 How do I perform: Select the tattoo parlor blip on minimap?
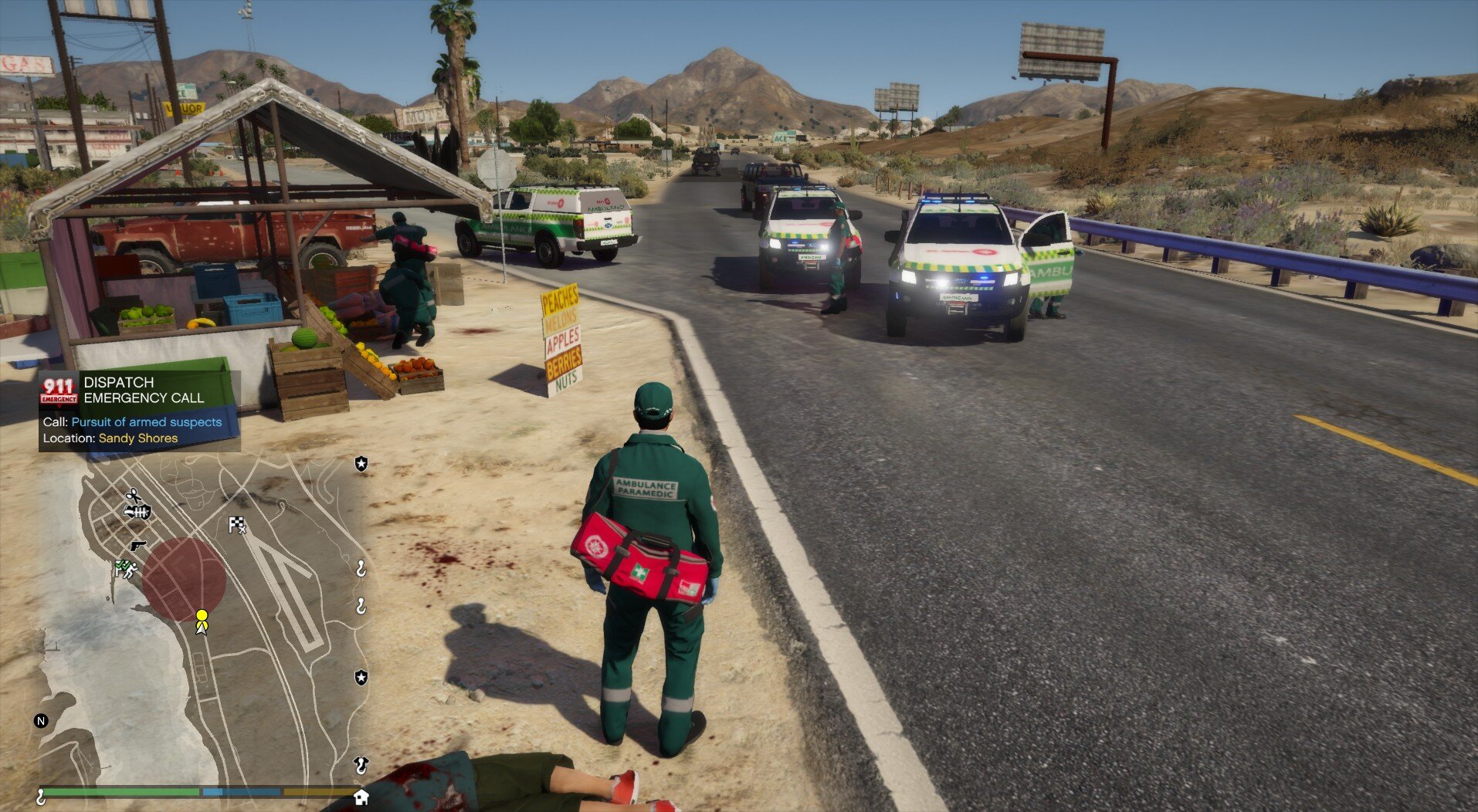click(139, 512)
